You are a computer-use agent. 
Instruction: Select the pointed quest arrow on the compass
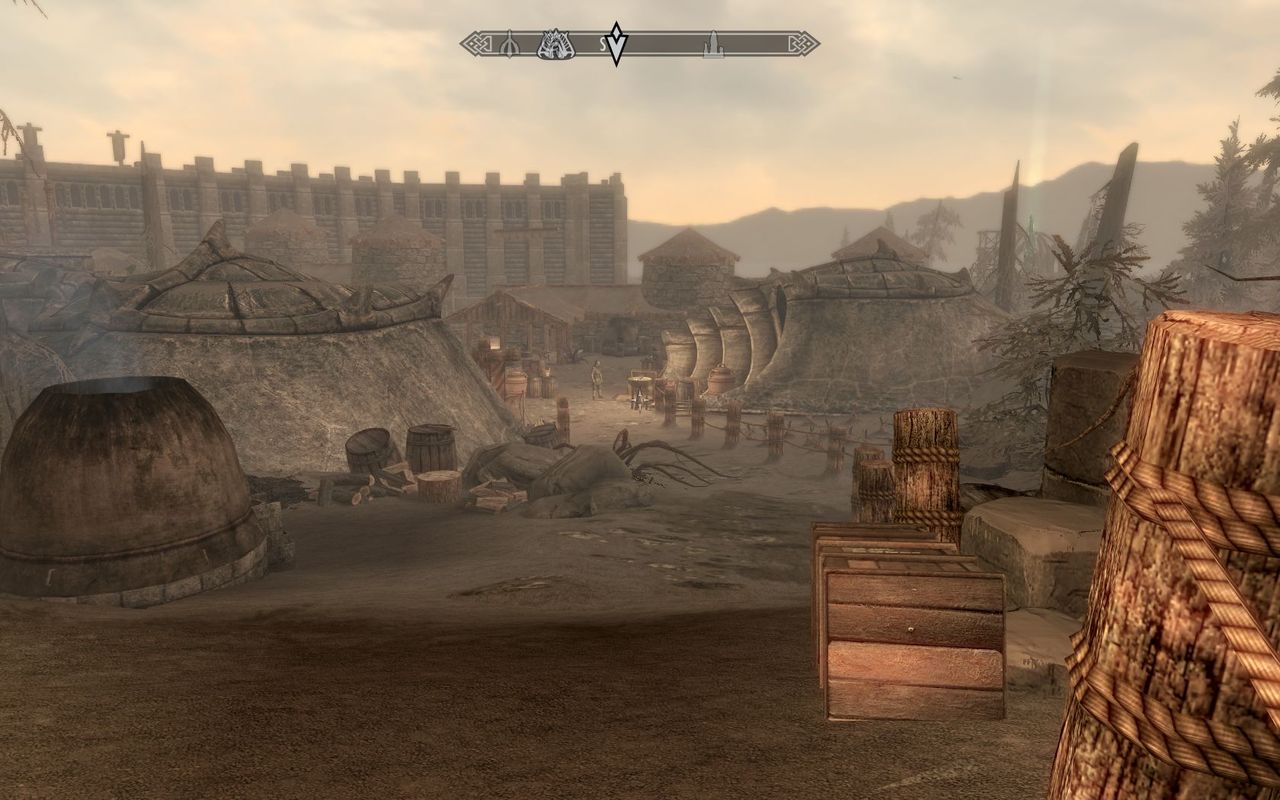pos(616,44)
